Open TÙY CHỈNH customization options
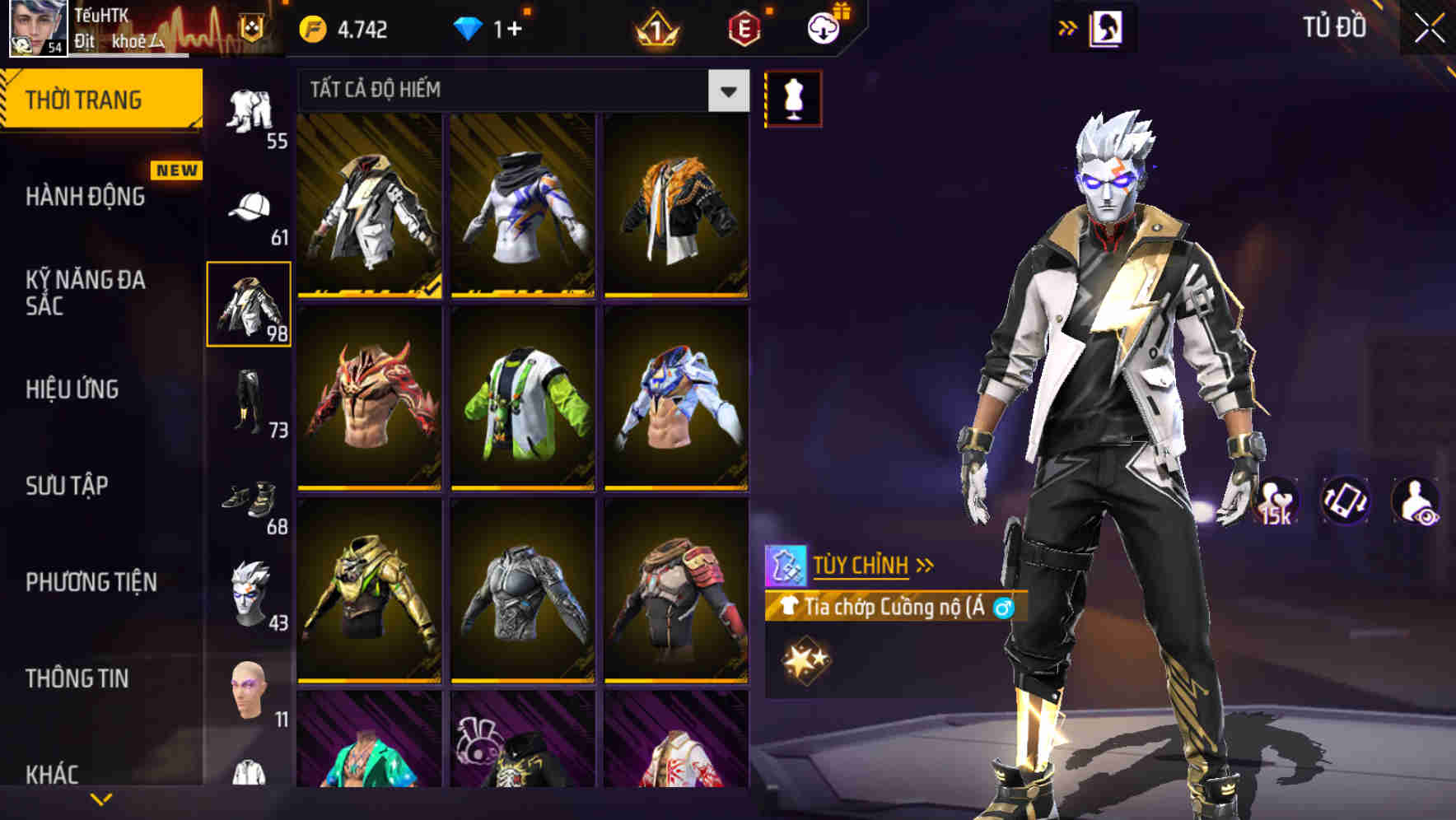The height and width of the screenshot is (820, 1456). tap(862, 565)
